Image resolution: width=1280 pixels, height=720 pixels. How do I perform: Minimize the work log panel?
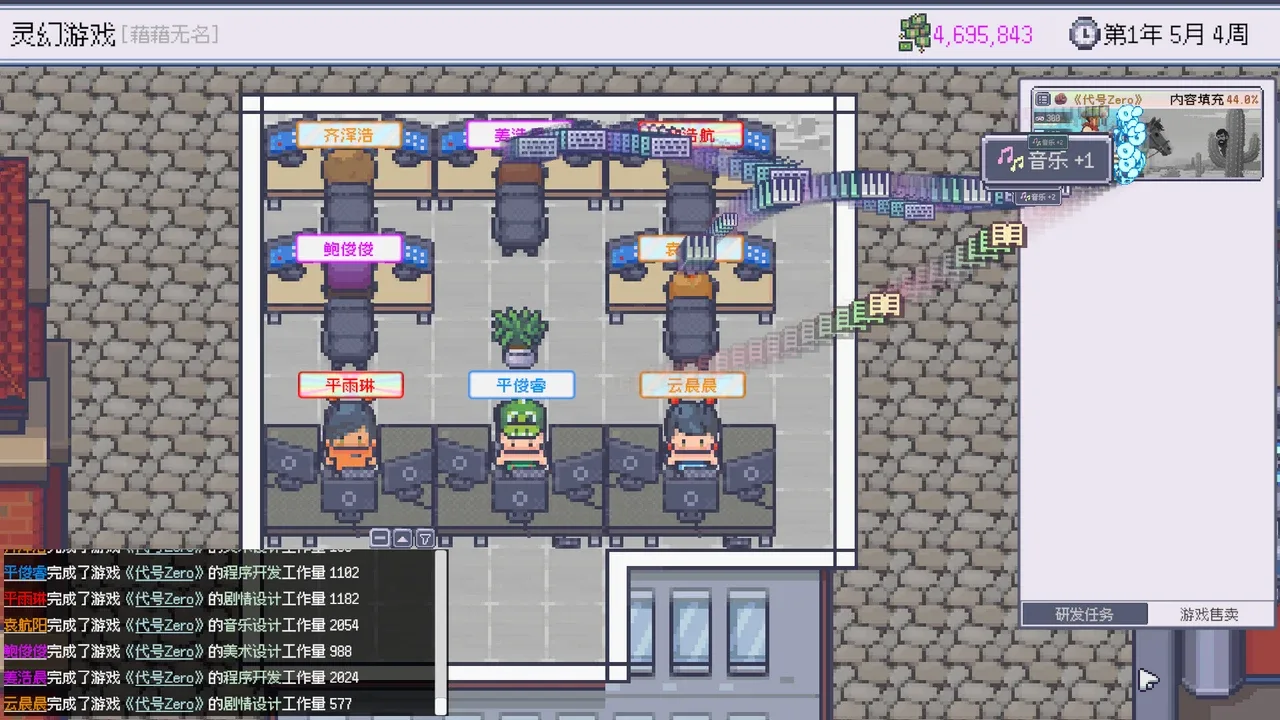(x=380, y=538)
